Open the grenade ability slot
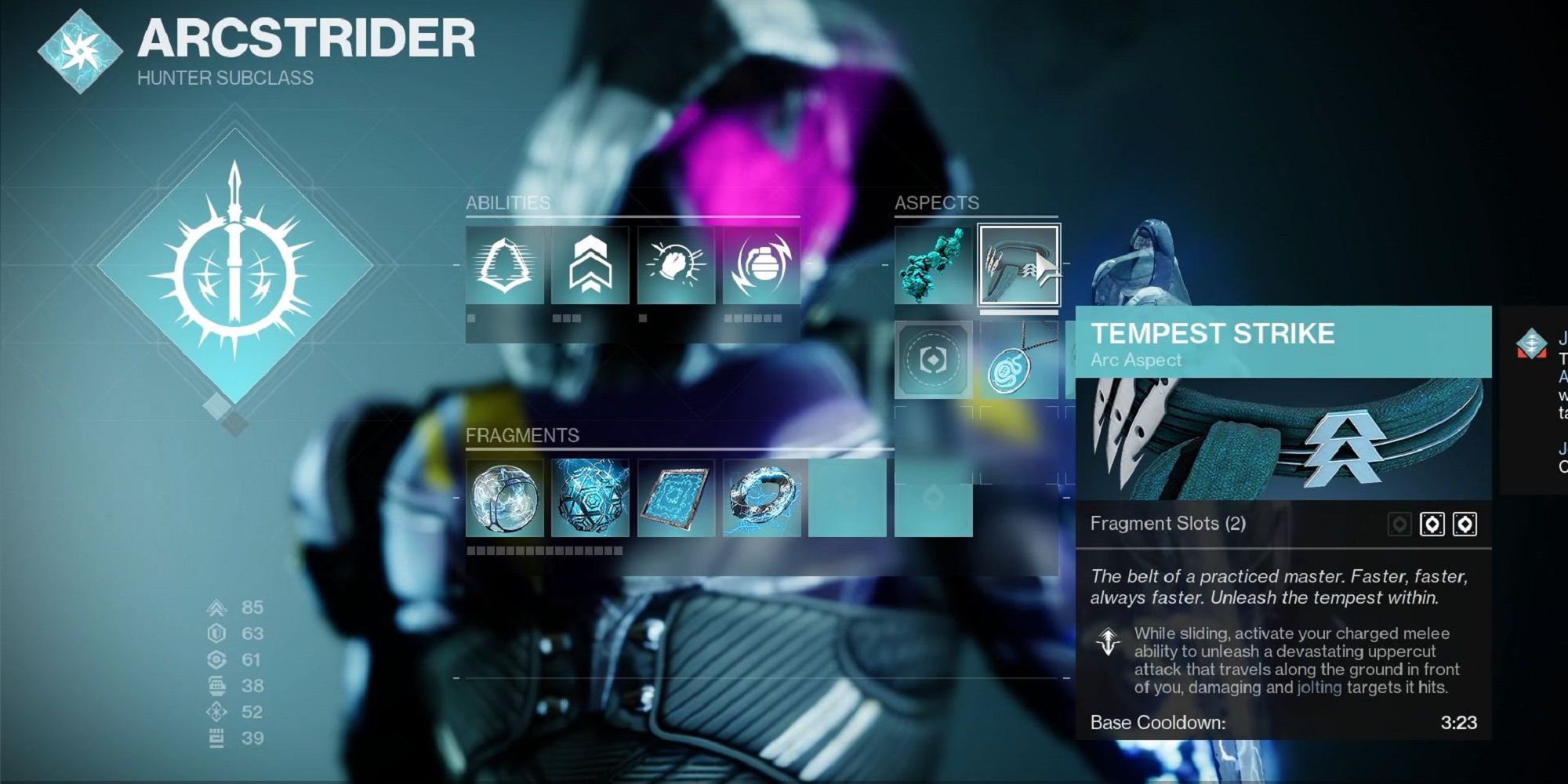 pyautogui.click(x=761, y=265)
